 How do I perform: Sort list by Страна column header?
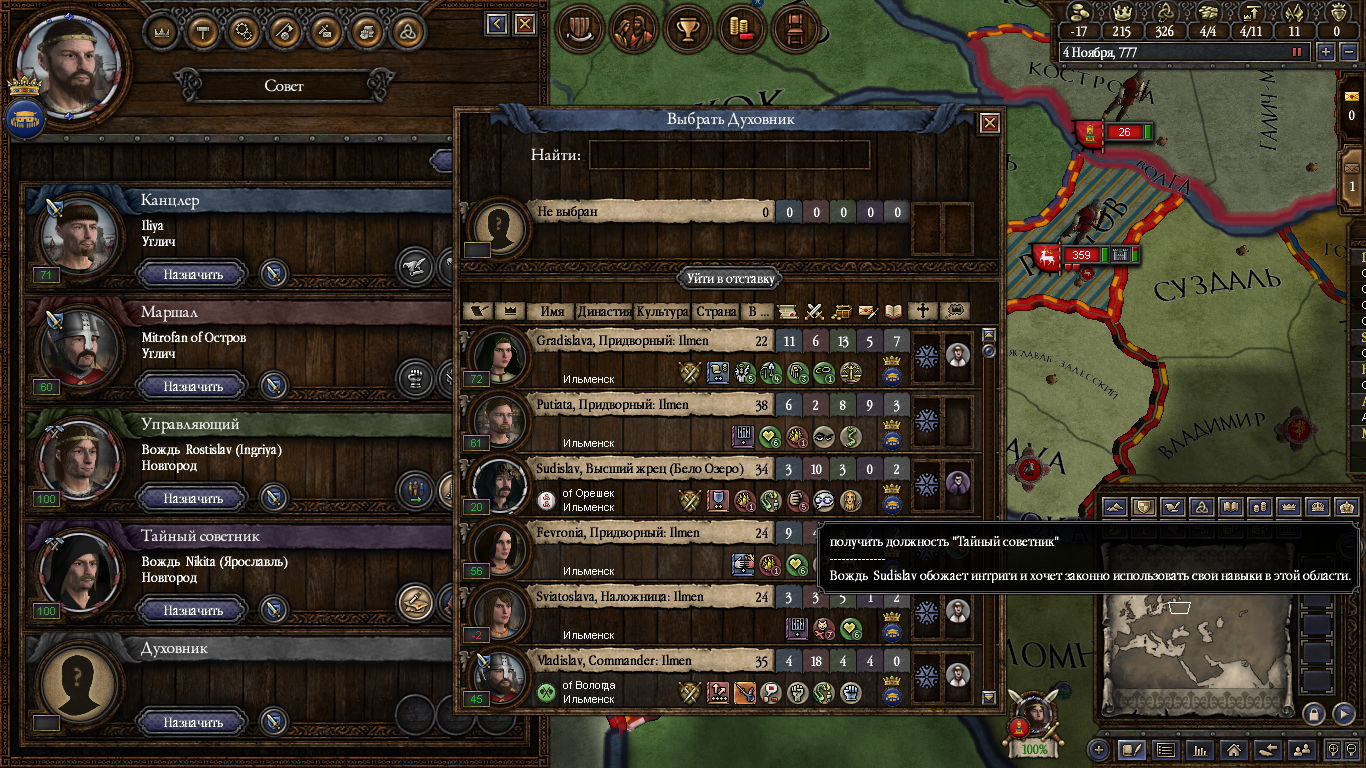point(716,311)
